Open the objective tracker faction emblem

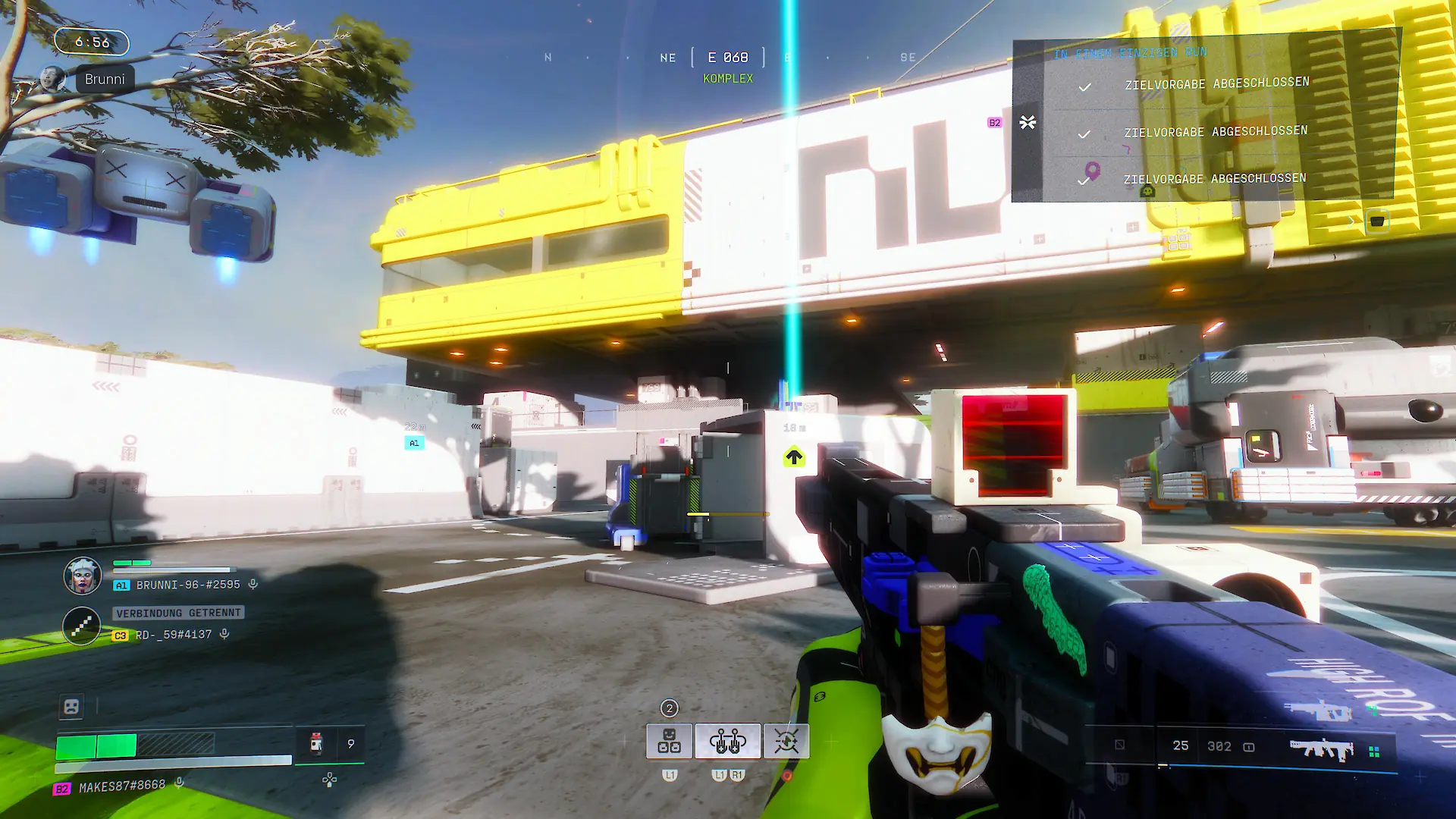[1028, 122]
